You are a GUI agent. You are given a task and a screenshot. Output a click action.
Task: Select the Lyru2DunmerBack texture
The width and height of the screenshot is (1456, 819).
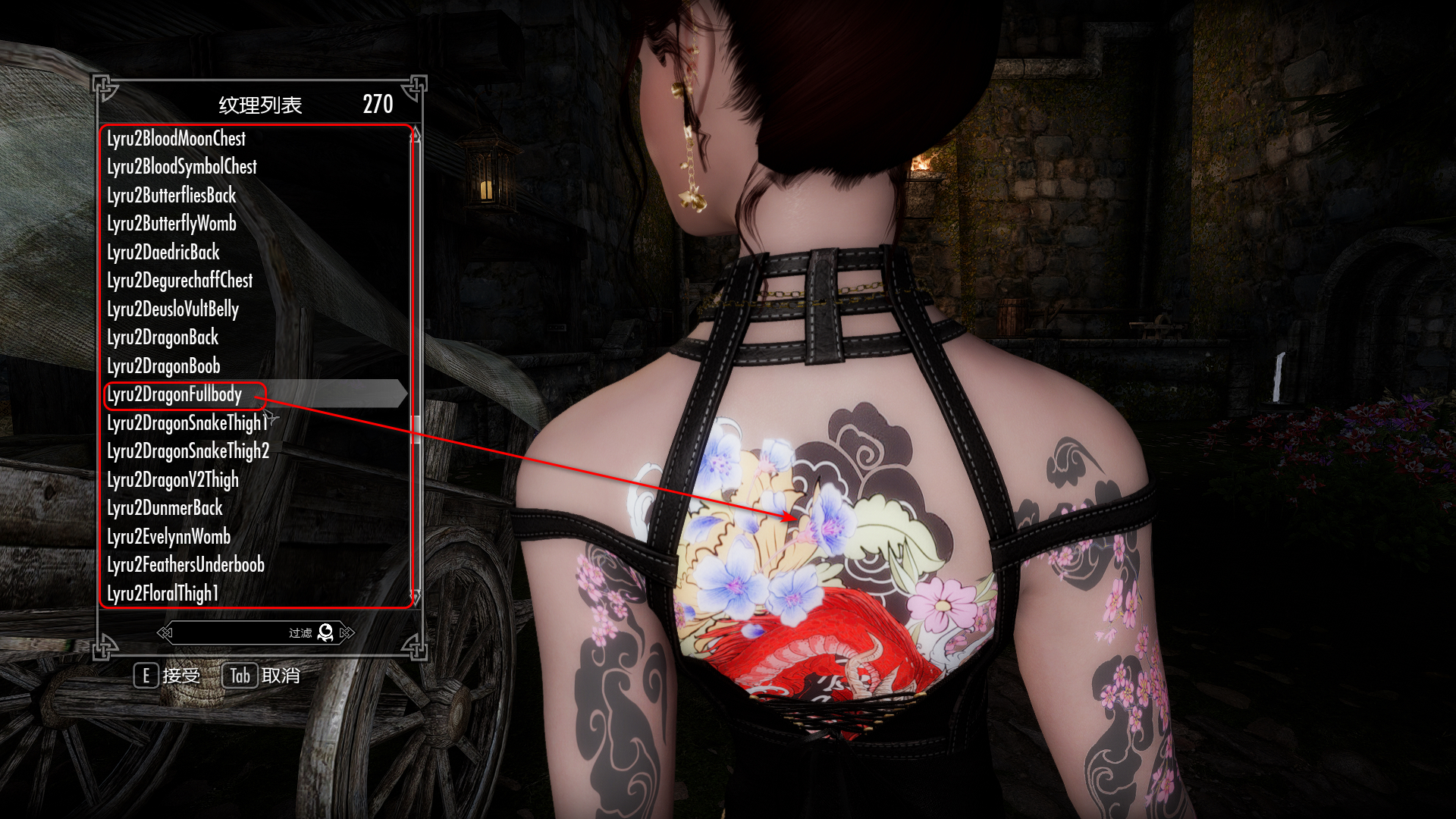[165, 508]
